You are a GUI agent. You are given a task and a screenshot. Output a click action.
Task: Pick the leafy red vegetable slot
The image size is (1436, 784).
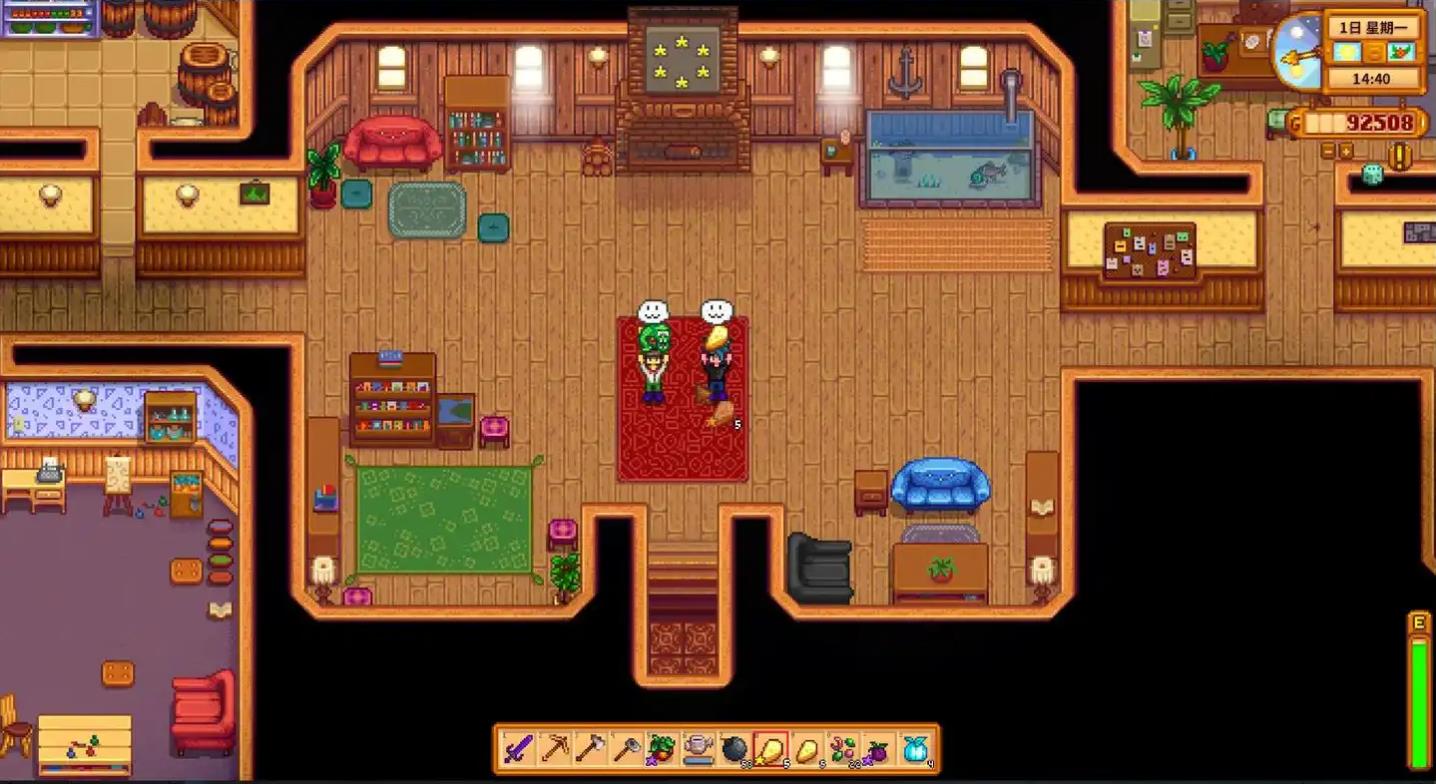click(662, 748)
